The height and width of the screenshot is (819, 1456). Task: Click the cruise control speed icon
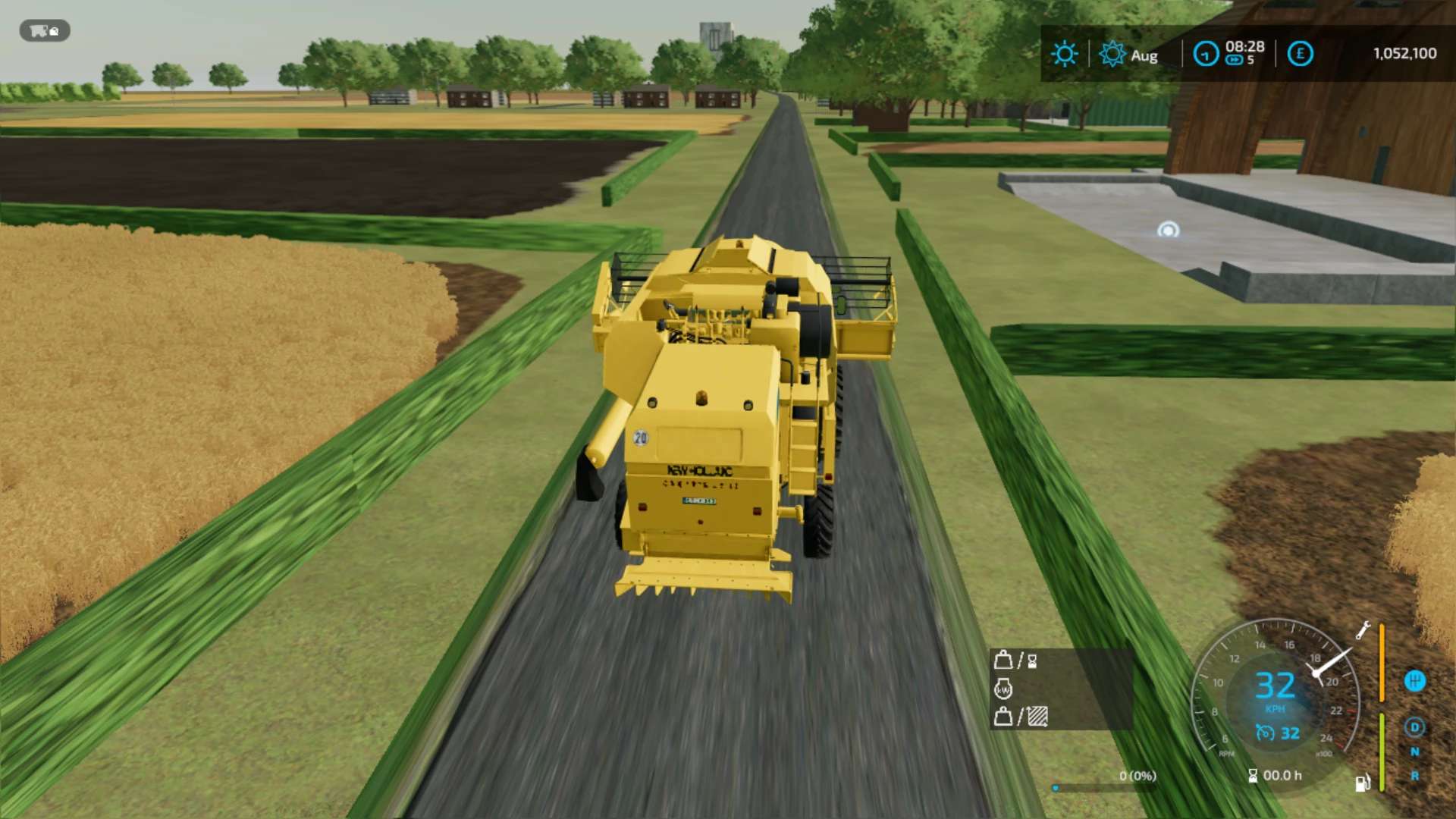click(1264, 733)
